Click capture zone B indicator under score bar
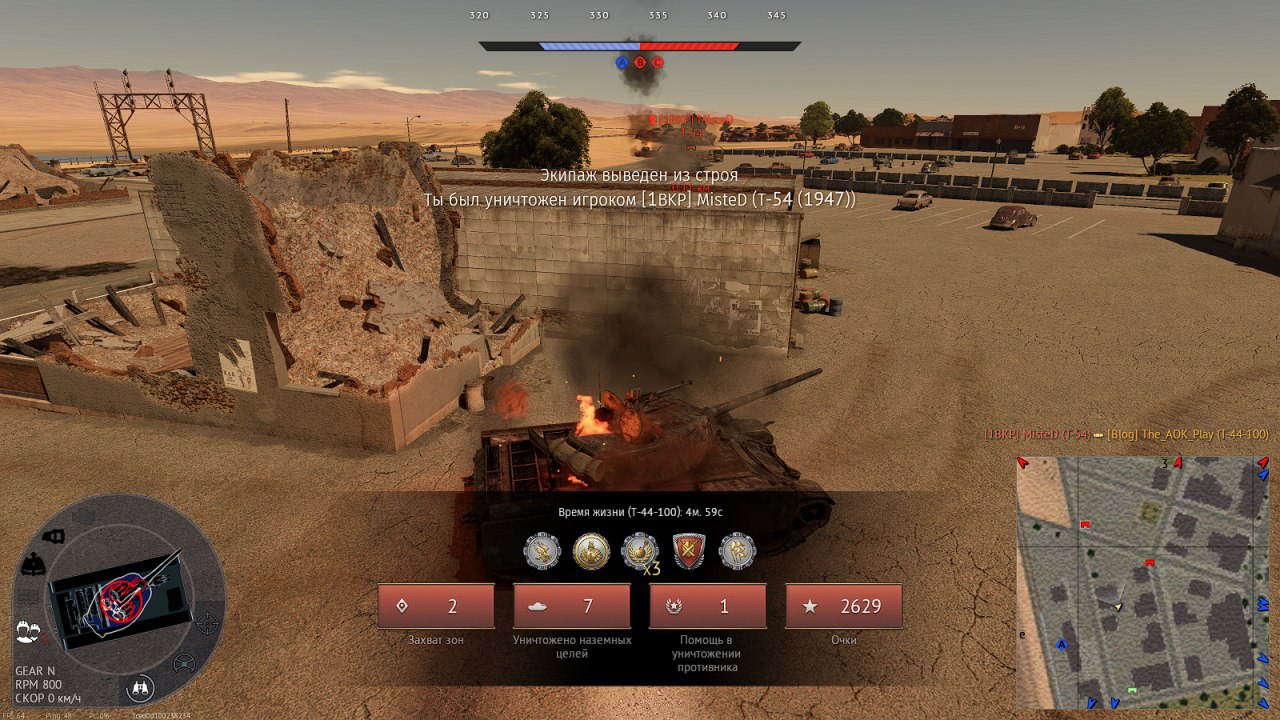This screenshot has width=1280, height=720. 640,62
